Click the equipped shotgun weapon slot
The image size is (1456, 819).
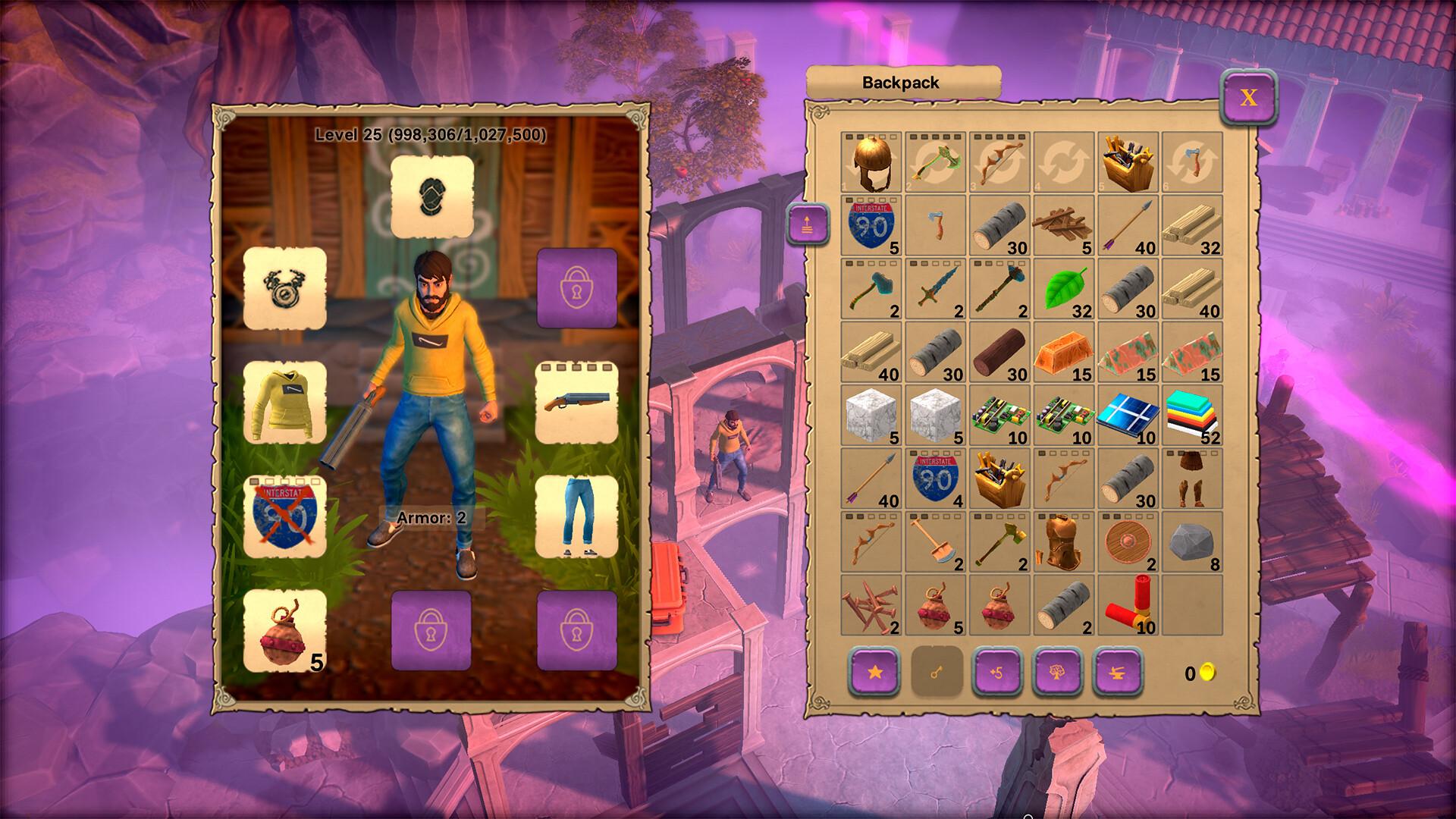(576, 403)
